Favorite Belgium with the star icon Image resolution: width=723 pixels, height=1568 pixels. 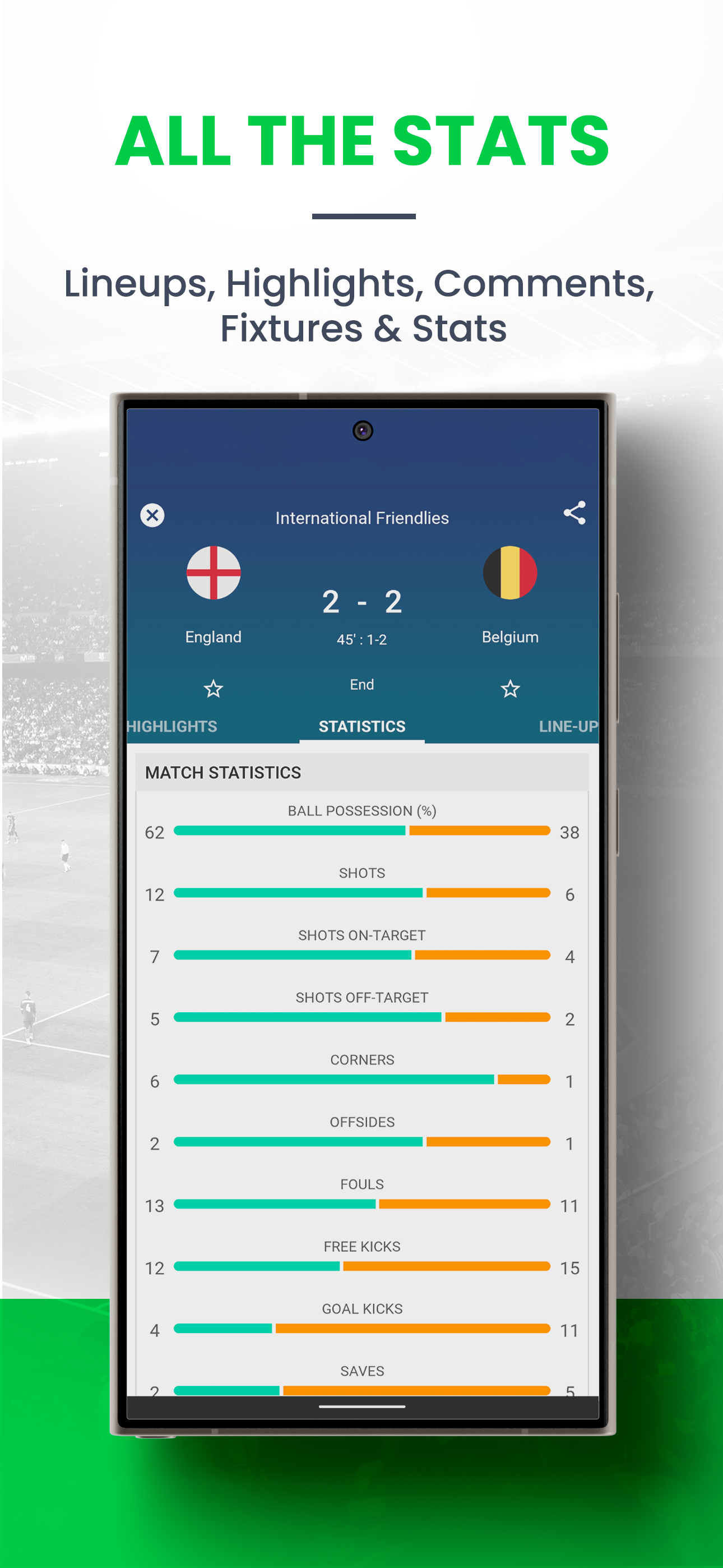tap(510, 689)
